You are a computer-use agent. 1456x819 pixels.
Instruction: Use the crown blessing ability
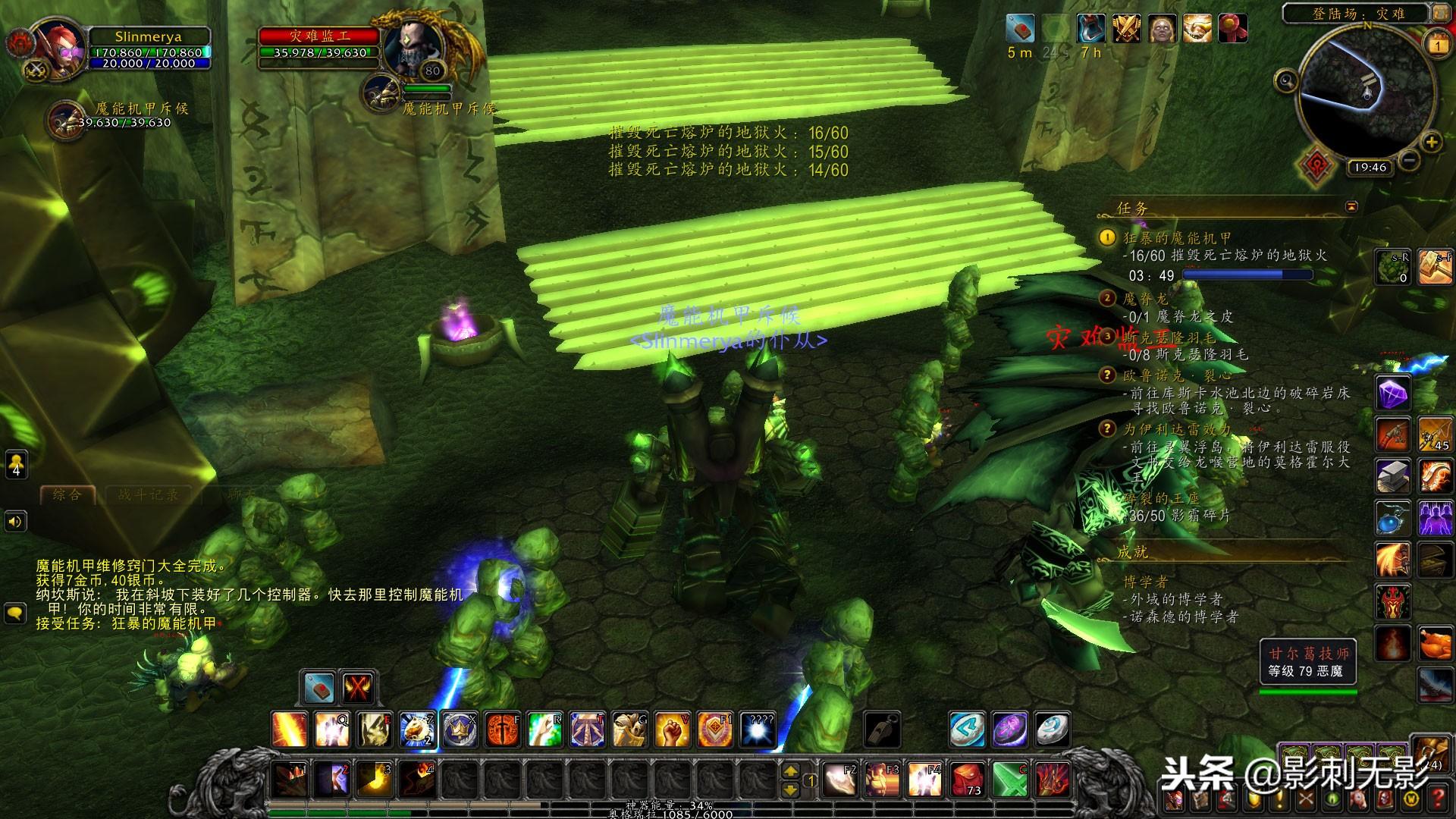(x=460, y=730)
